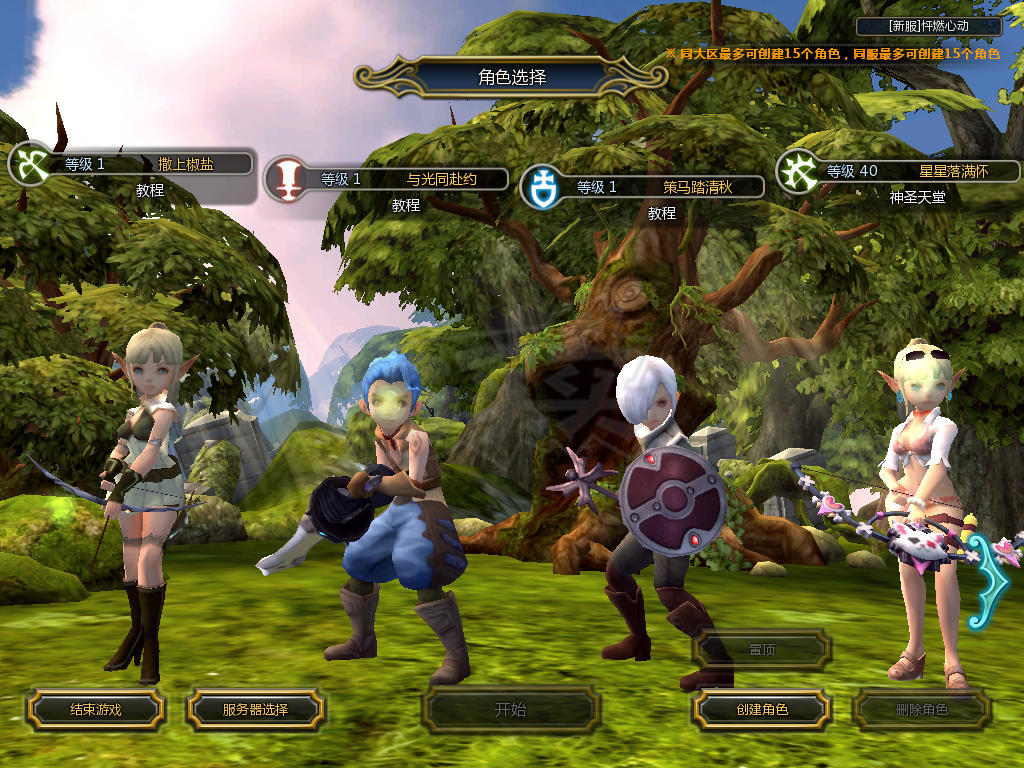Screen dimensions: 1024x768
Task: Start the game with the 开始 button
Action: [510, 710]
